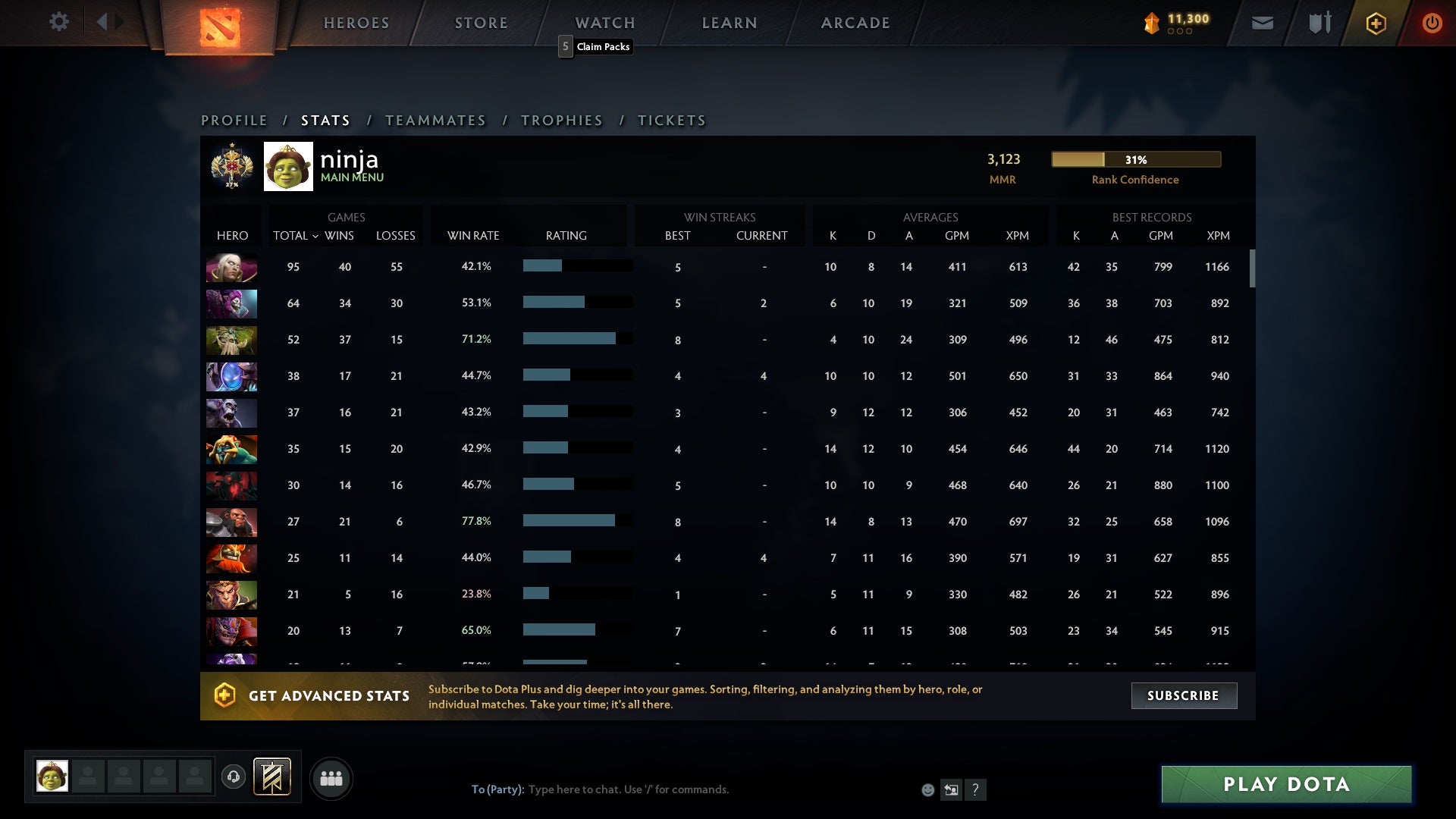Click SUBSCRIBE for advanced stats
Image resolution: width=1456 pixels, height=819 pixels.
pos(1184,695)
